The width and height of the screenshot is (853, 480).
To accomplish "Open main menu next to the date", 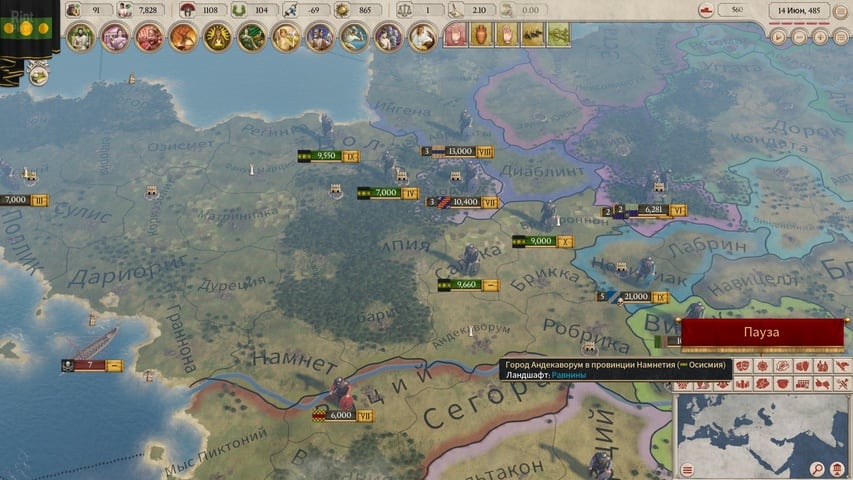I will point(838,11).
